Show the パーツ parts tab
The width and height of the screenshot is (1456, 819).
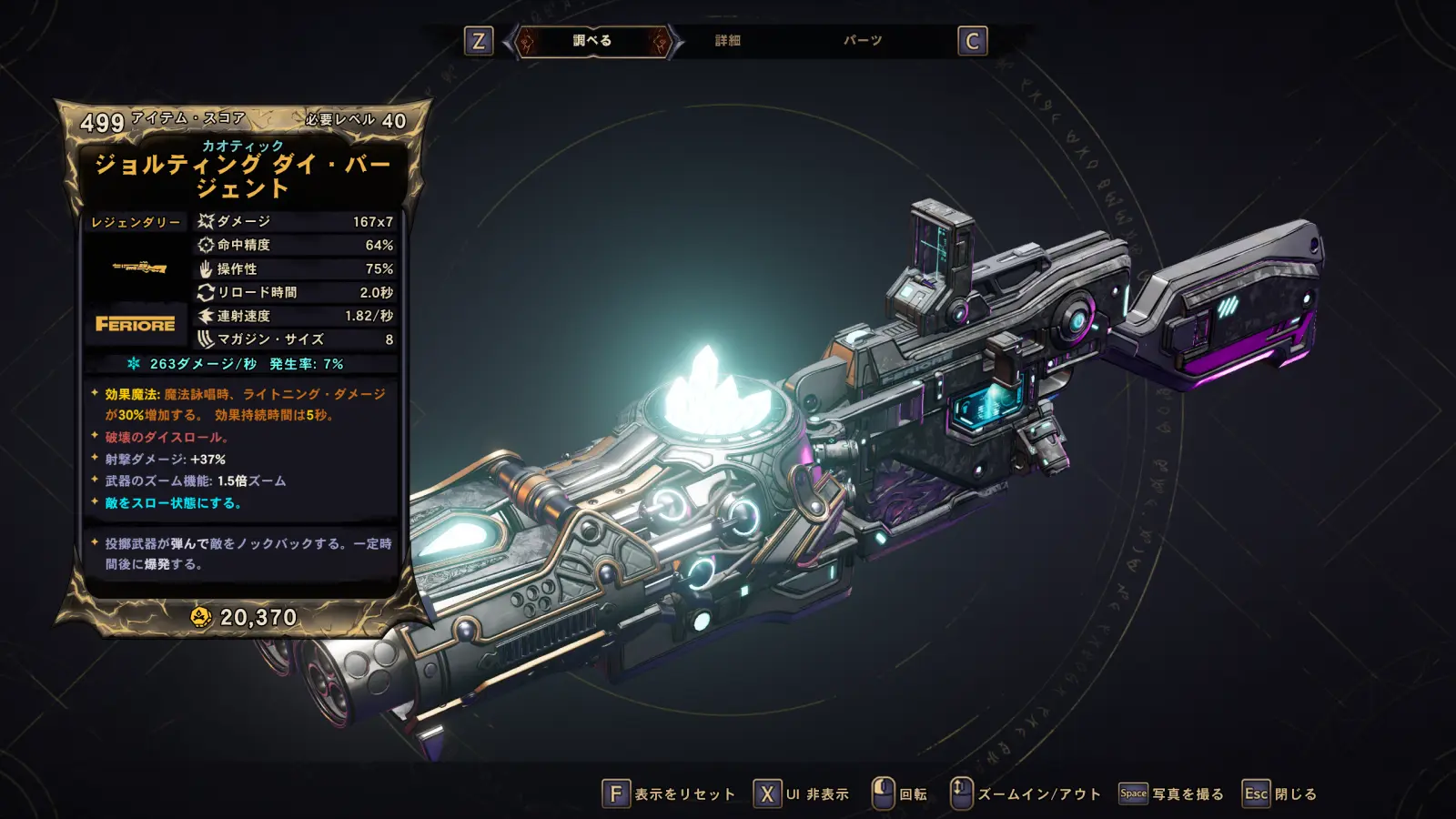tap(862, 41)
